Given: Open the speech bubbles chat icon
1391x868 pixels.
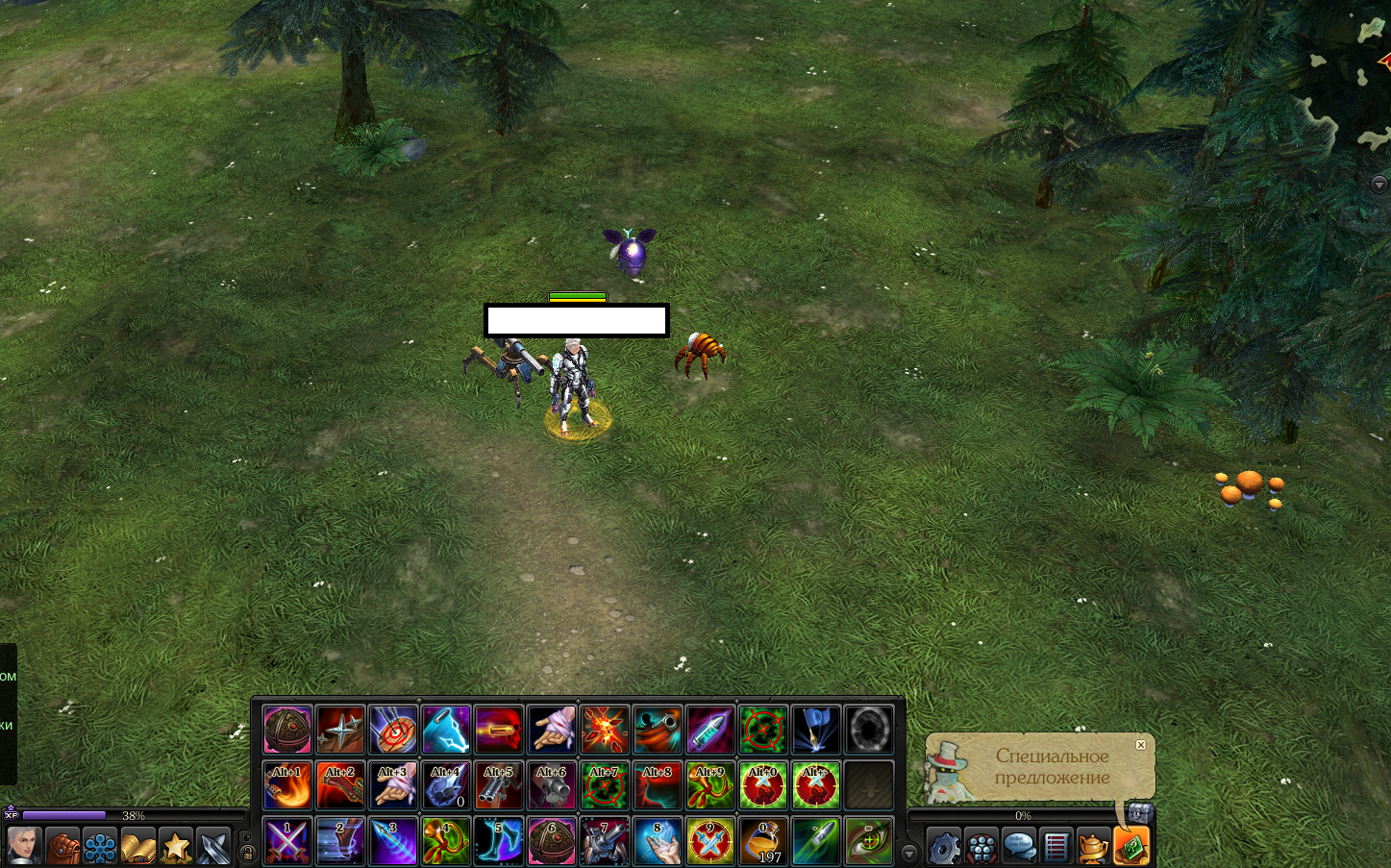Looking at the screenshot, I should point(1018,847).
